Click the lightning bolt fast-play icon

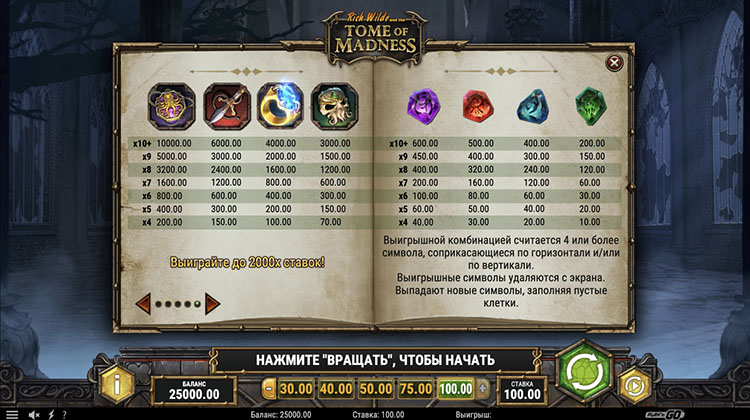point(50,413)
